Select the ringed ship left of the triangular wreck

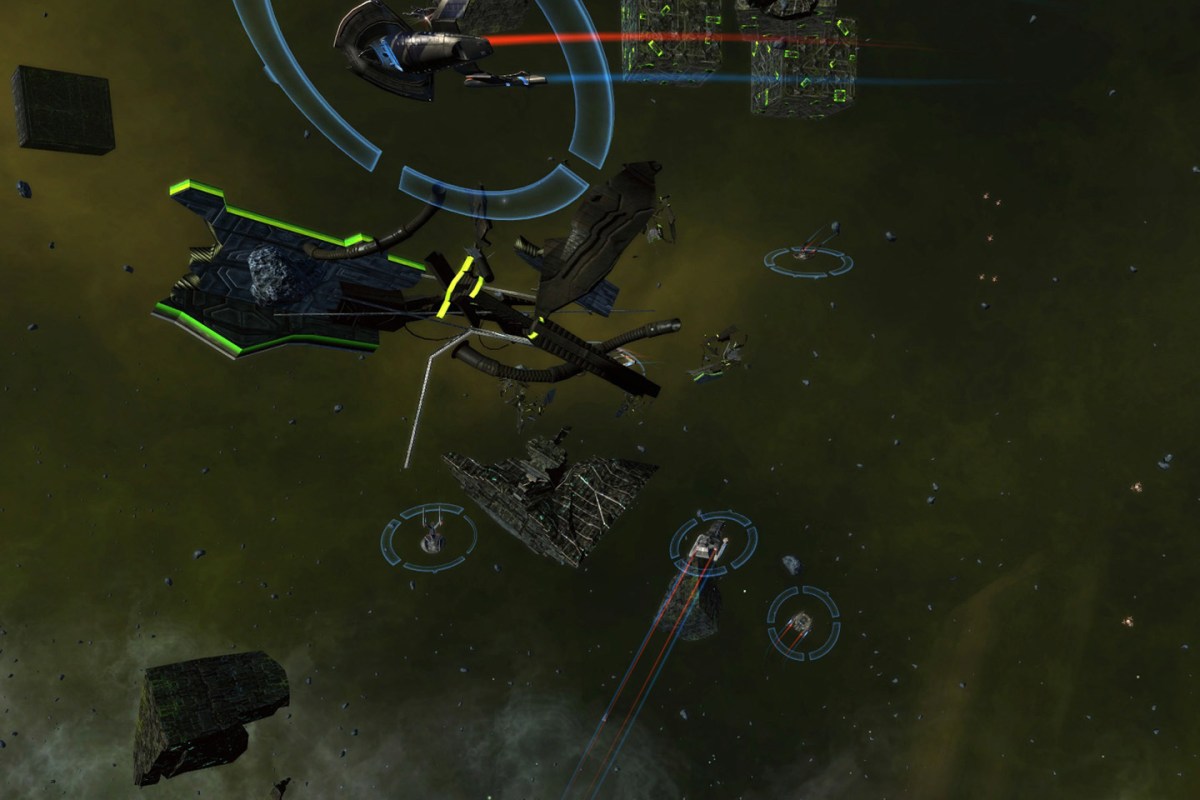coord(430,538)
